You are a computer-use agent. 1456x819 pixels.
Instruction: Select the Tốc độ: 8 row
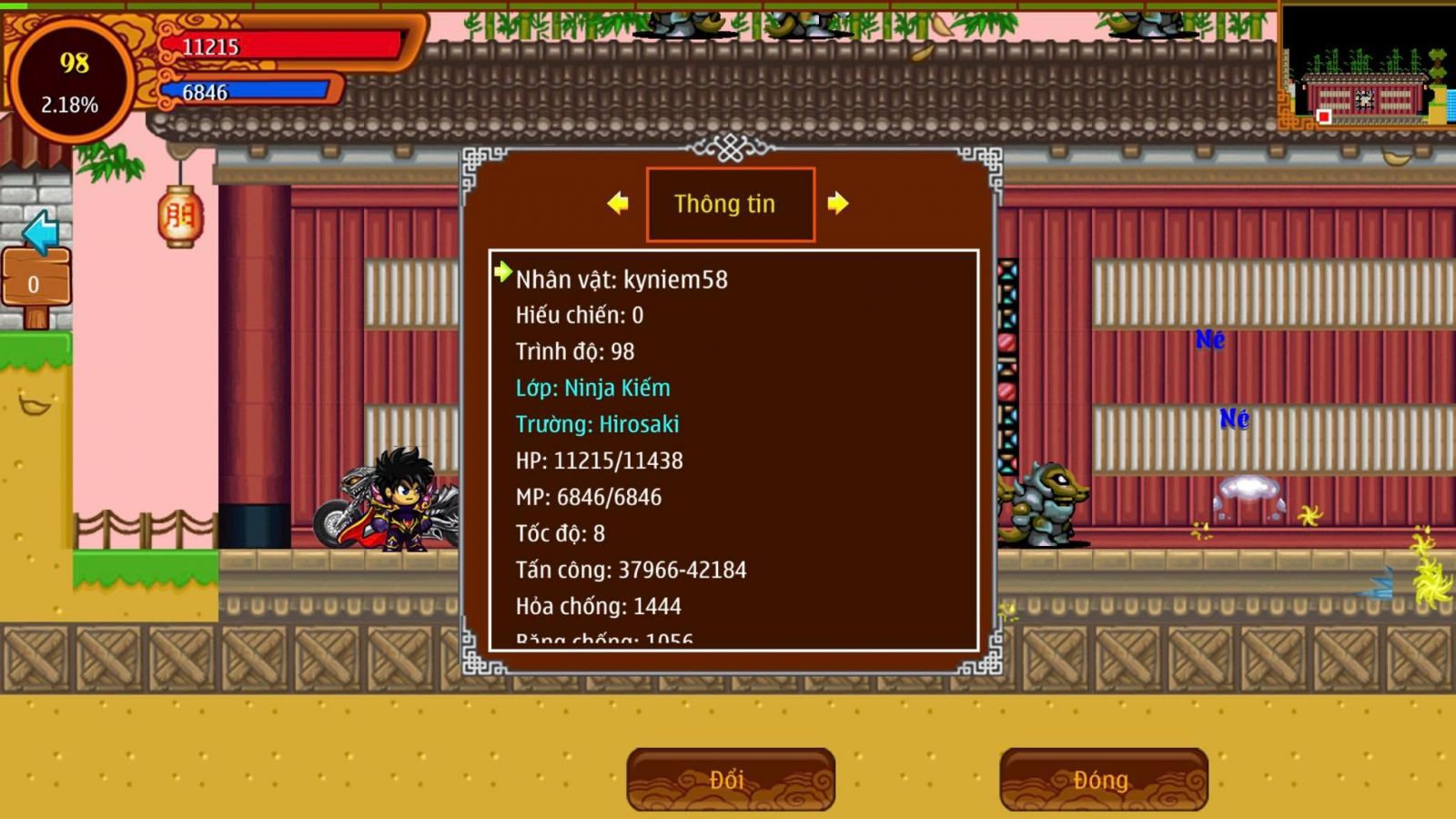coord(560,533)
